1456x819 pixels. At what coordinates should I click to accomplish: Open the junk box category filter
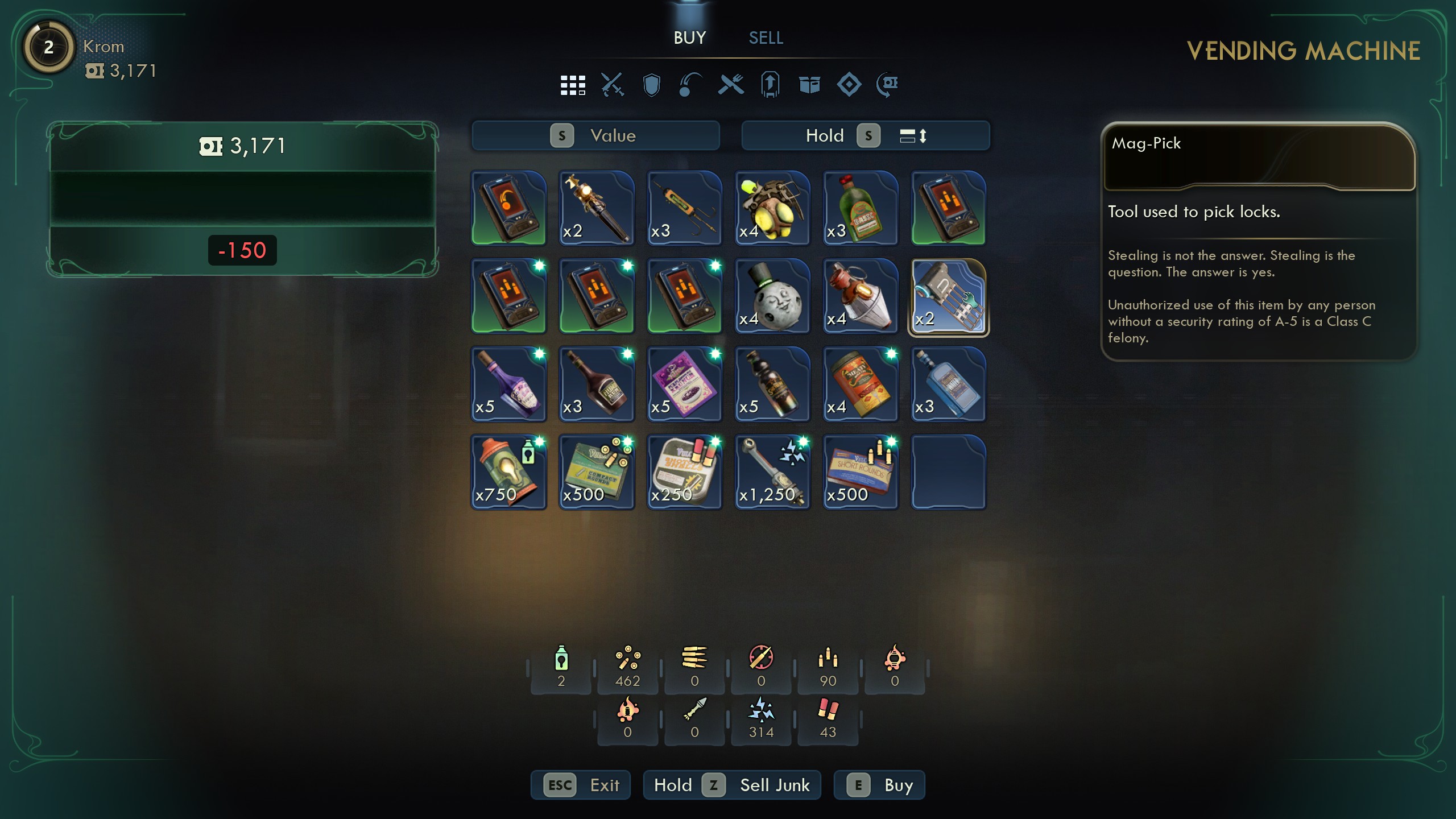click(x=809, y=85)
